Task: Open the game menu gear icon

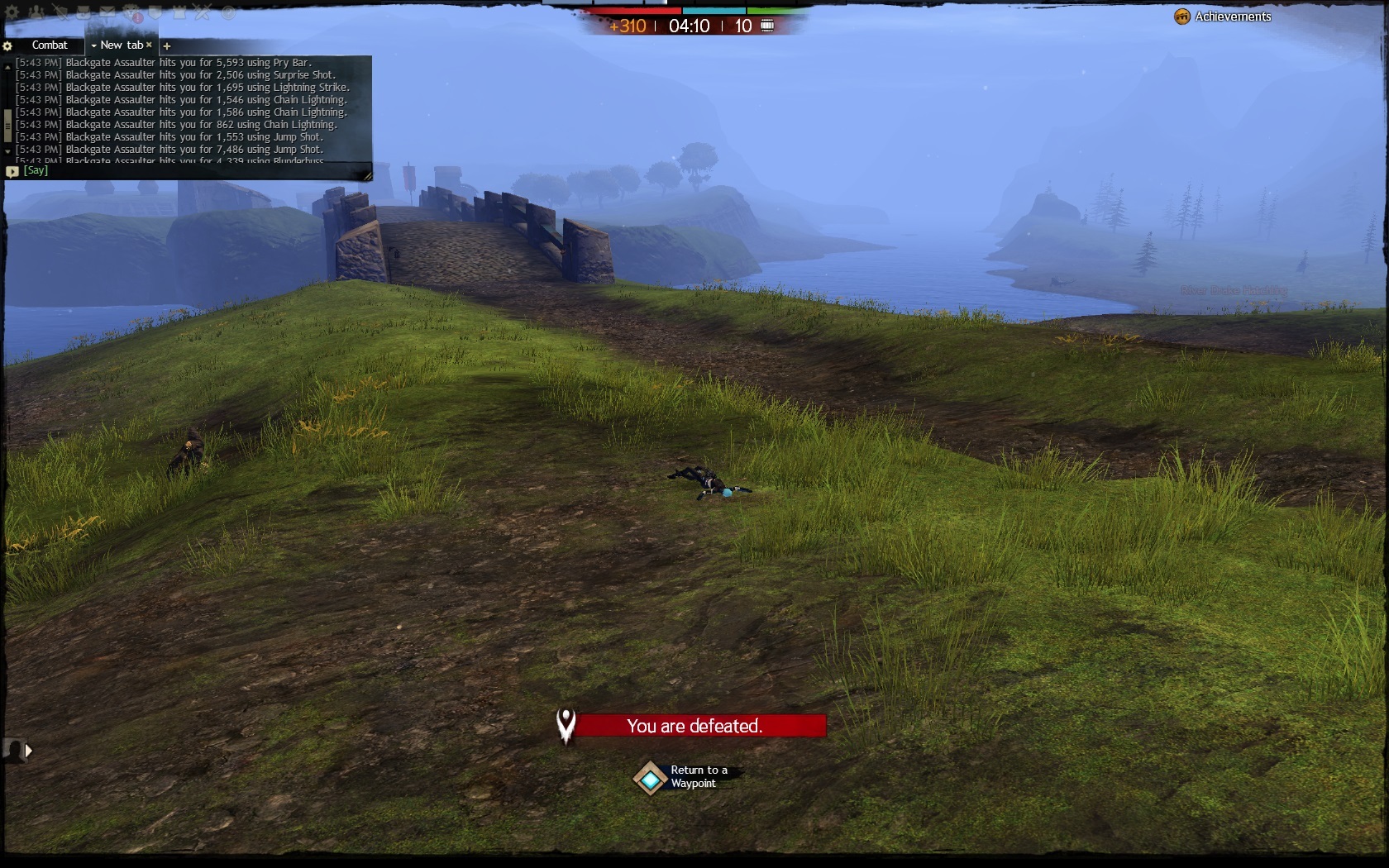Action: point(12,12)
